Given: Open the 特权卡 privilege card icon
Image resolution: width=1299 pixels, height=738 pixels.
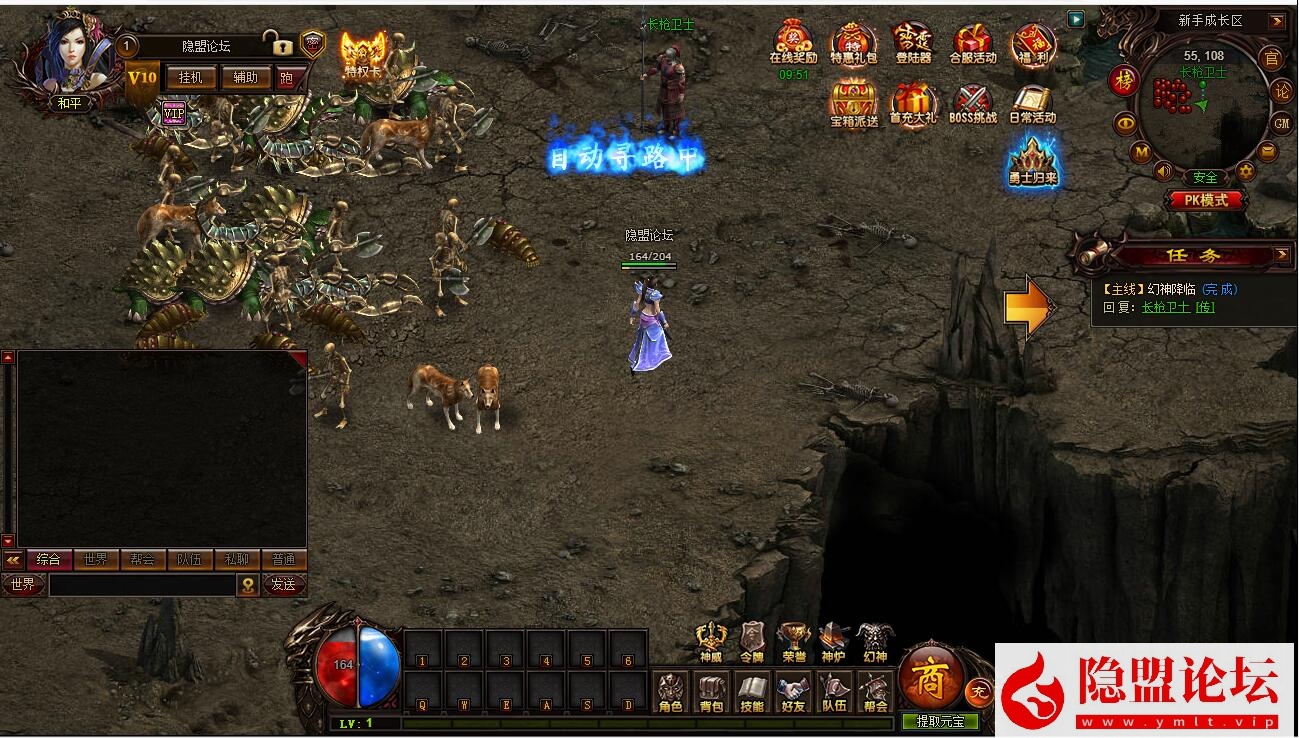Looking at the screenshot, I should (363, 54).
